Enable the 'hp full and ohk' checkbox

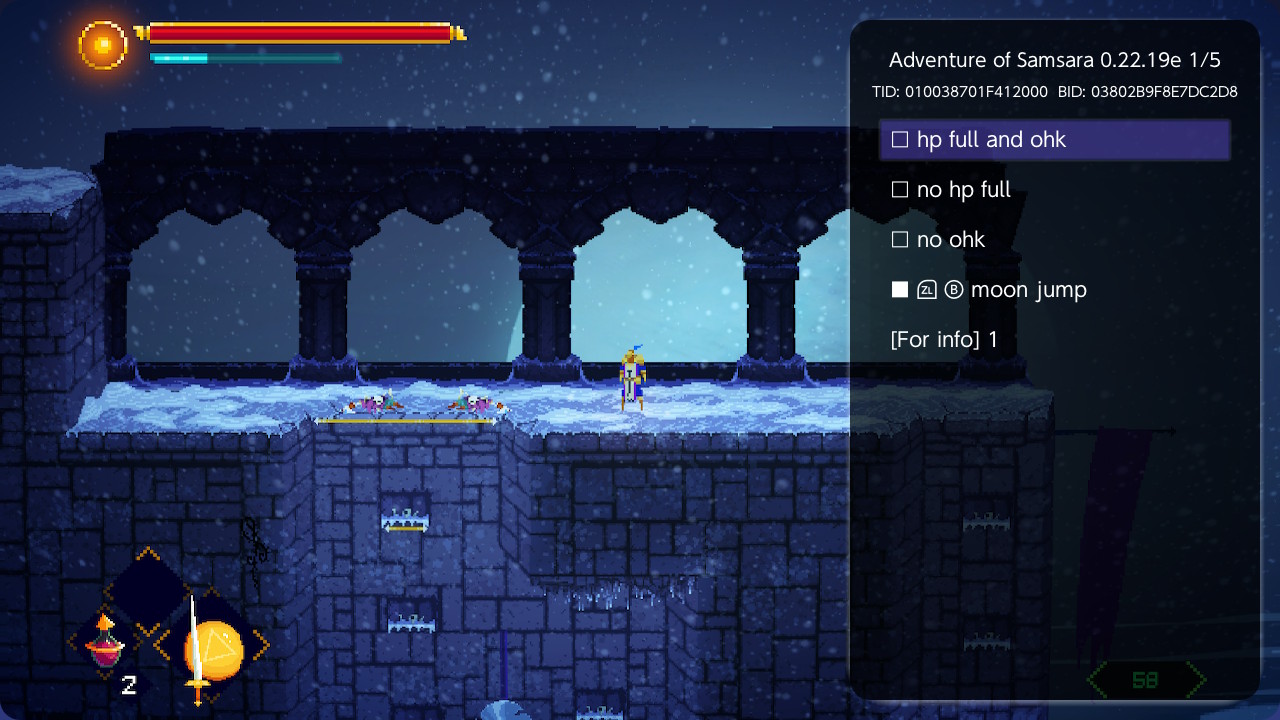(899, 139)
